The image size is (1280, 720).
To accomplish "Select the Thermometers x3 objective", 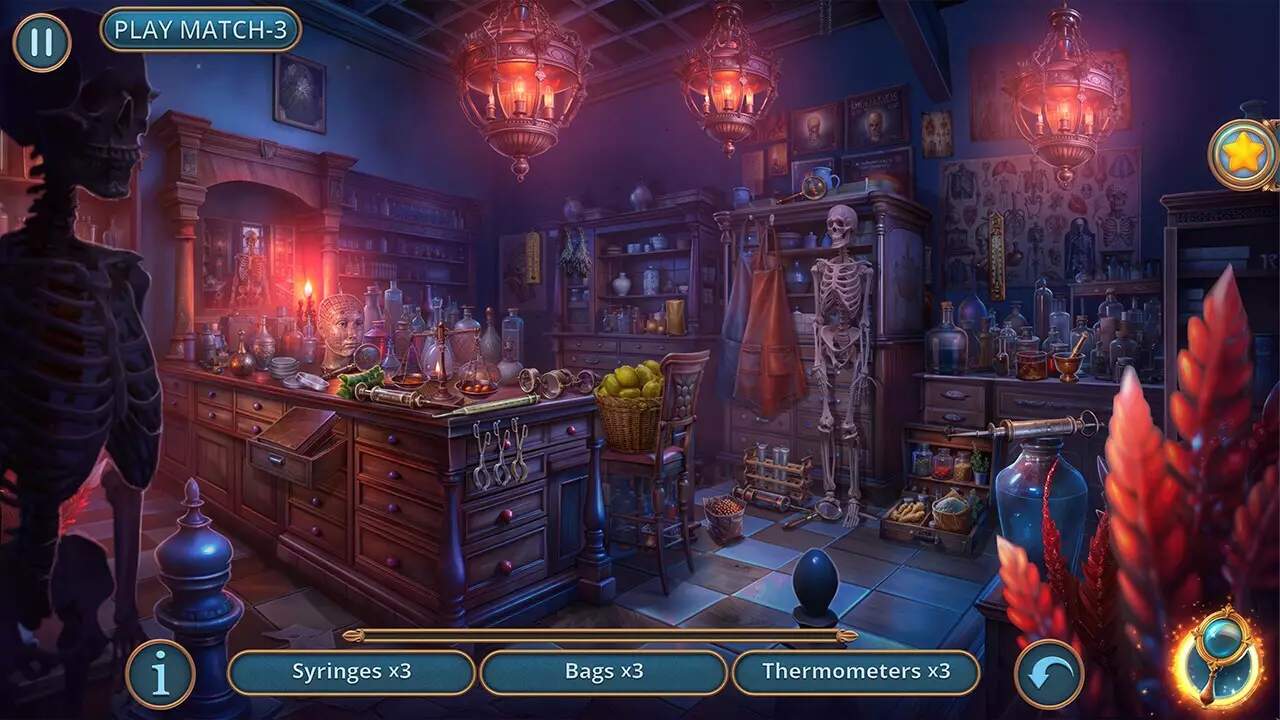I will 855,674.
